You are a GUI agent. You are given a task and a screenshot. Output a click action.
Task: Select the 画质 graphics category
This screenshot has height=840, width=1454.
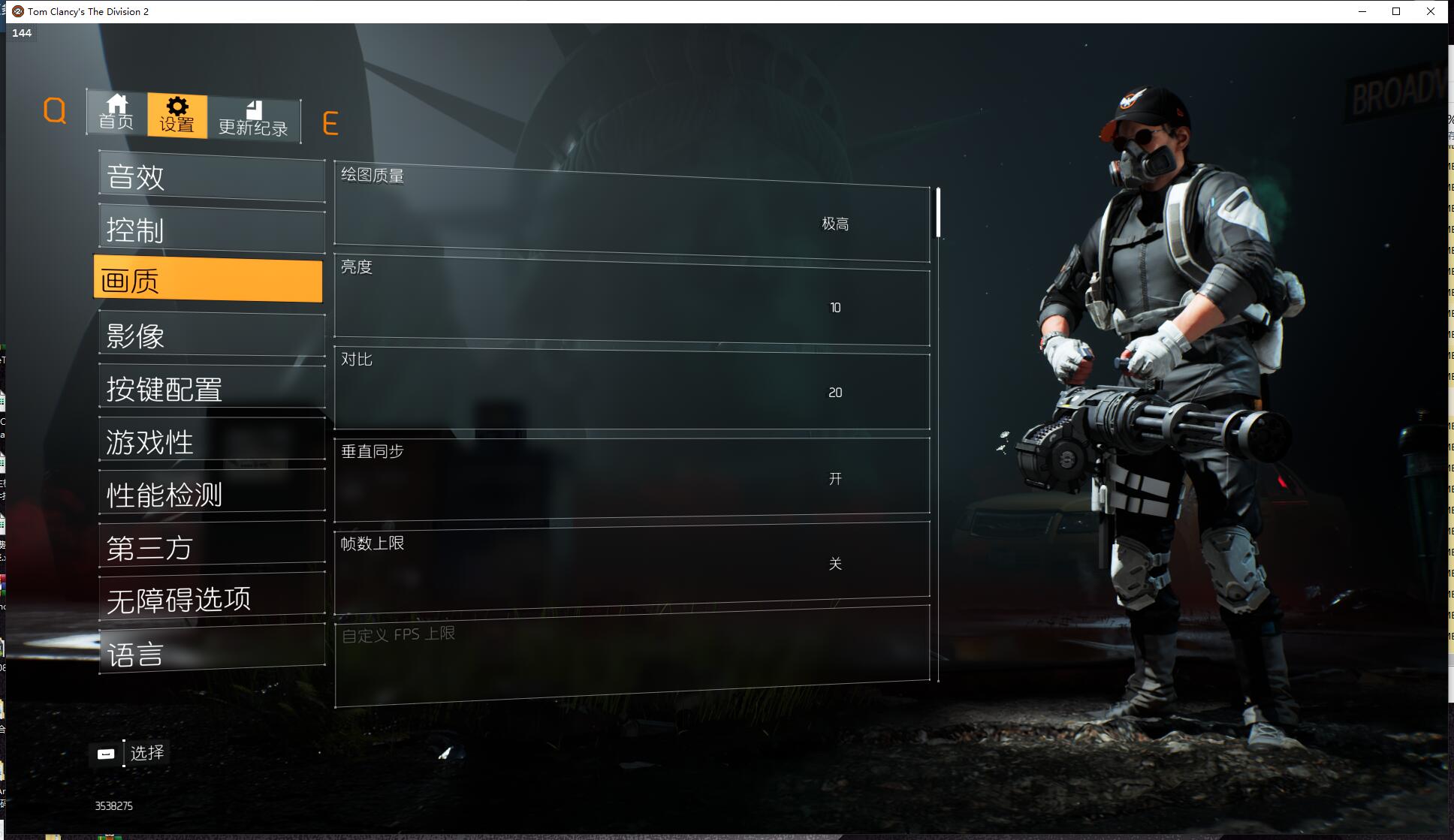(x=208, y=281)
